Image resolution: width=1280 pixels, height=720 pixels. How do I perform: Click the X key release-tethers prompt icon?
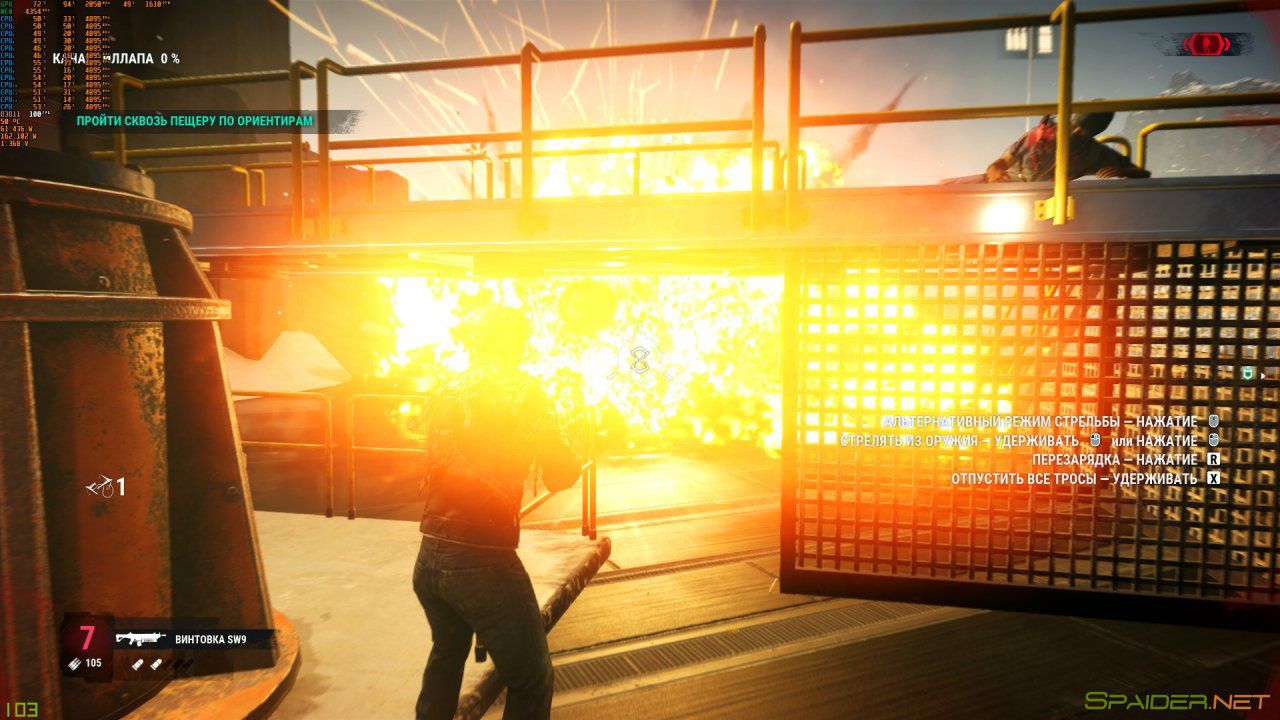(x=1213, y=479)
